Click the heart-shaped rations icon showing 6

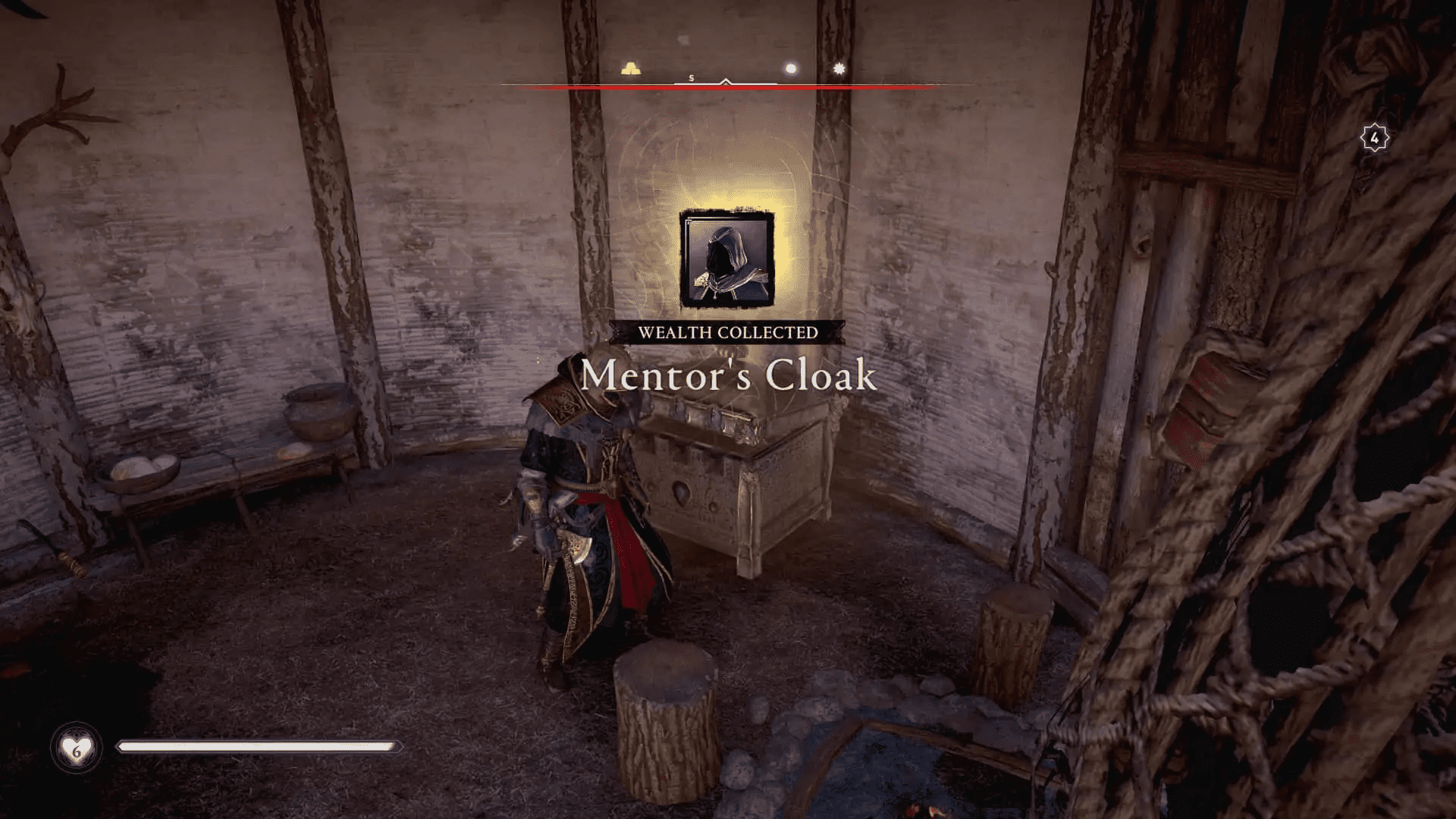pos(76,747)
